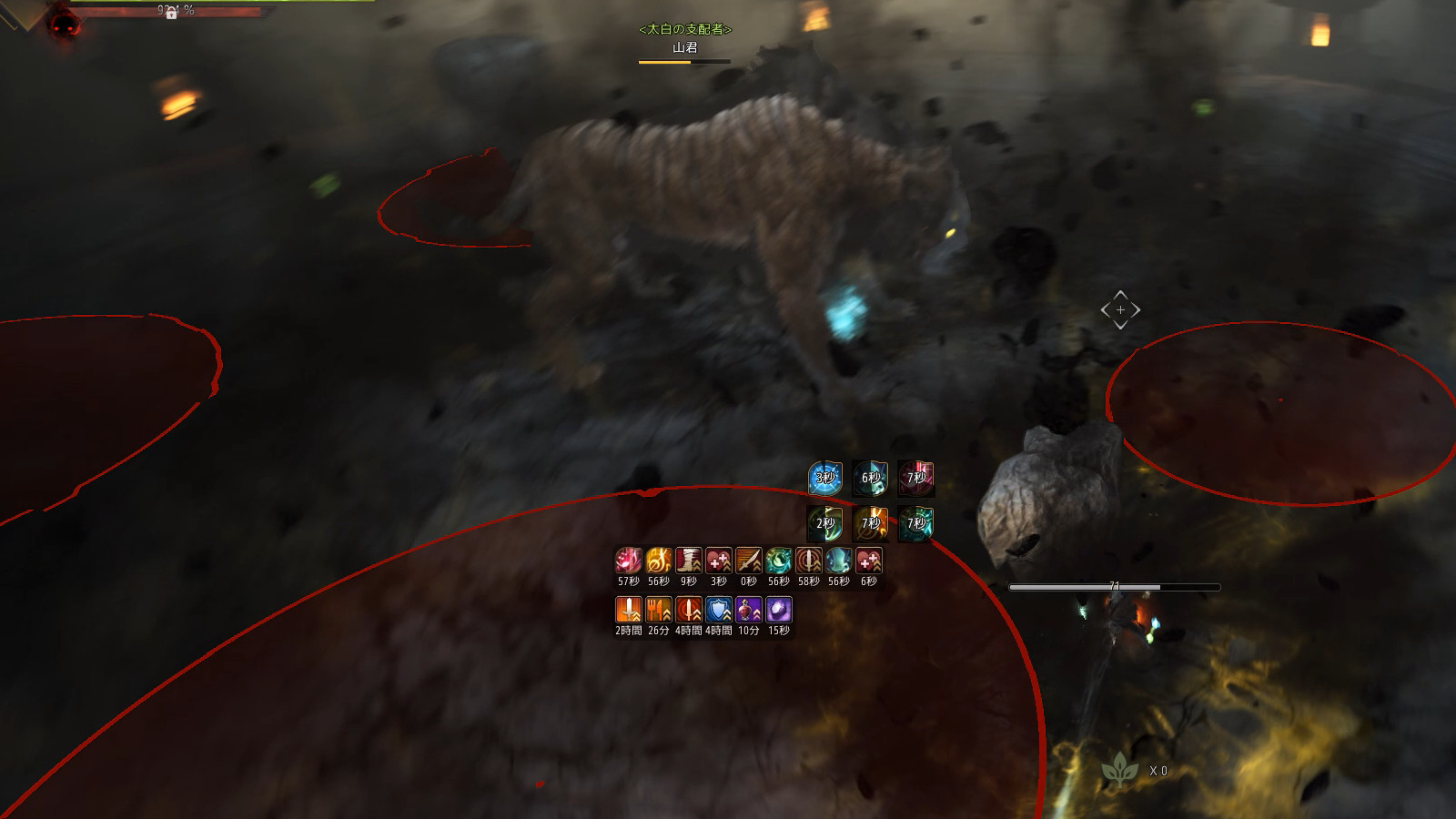
Task: Select the fork and knife food buff
Action: point(658,609)
